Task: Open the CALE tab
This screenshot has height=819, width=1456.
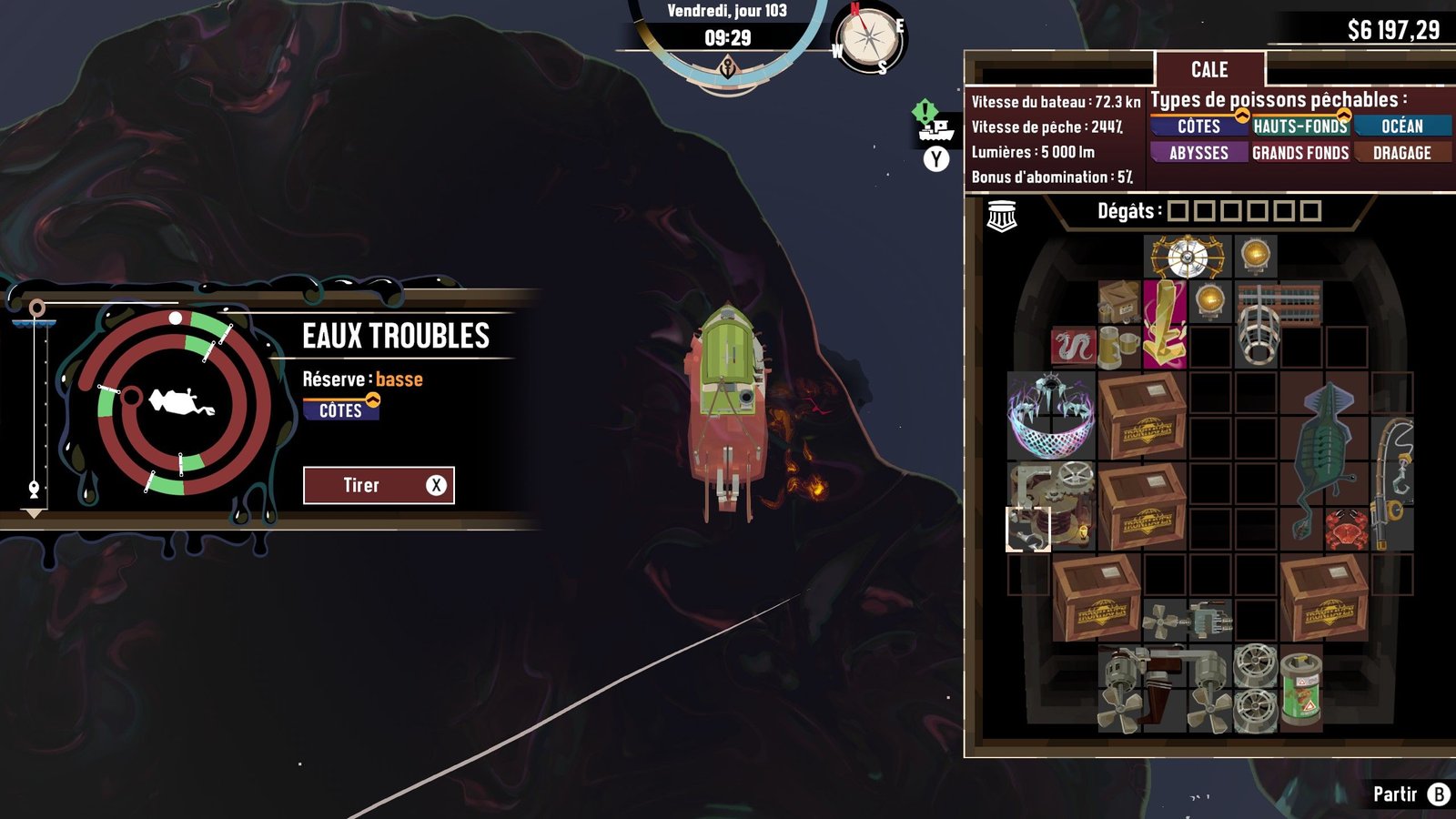Action: coord(1209,70)
